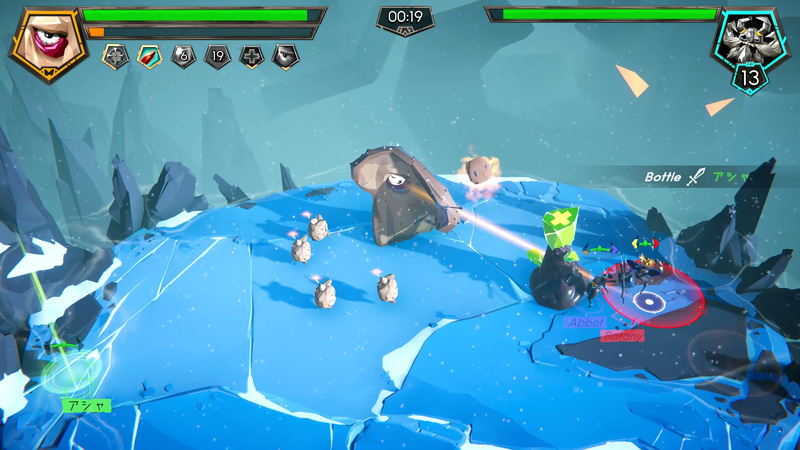
Task: Select the helmet ability icon
Action: coord(285,57)
